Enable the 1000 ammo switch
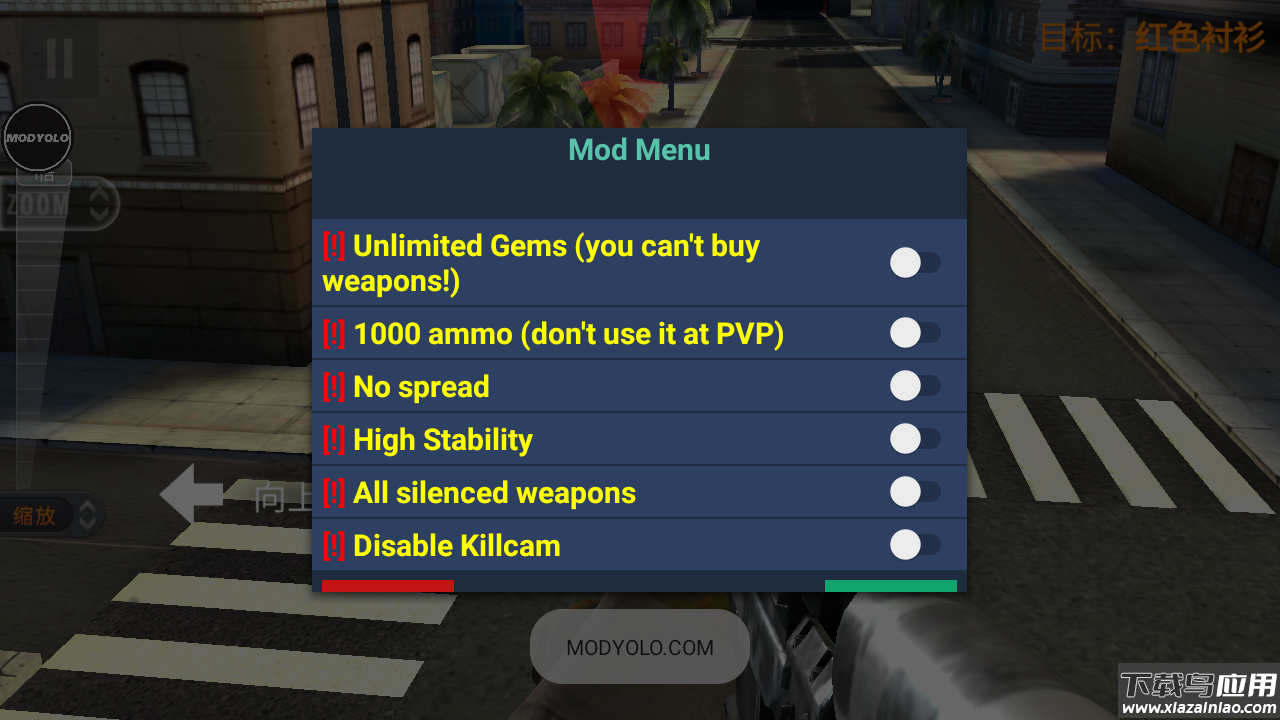The image size is (1280, 720). [914, 333]
